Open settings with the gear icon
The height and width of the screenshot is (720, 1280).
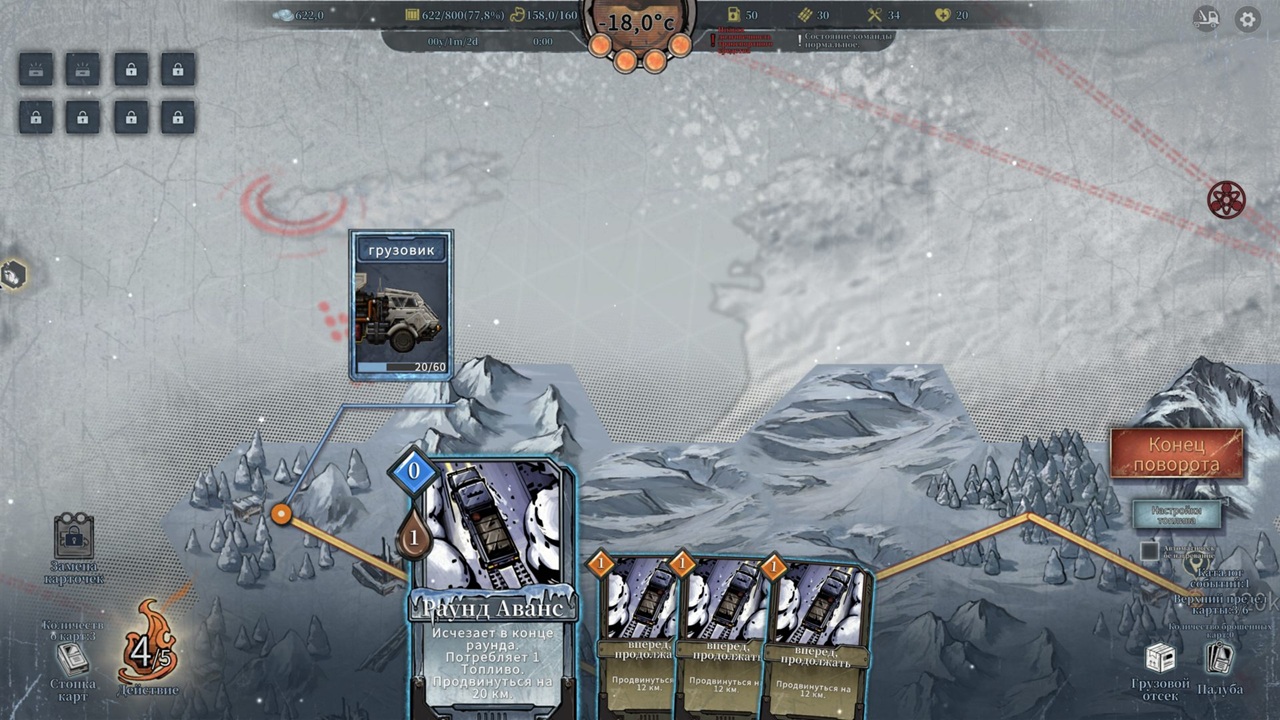coord(1247,19)
